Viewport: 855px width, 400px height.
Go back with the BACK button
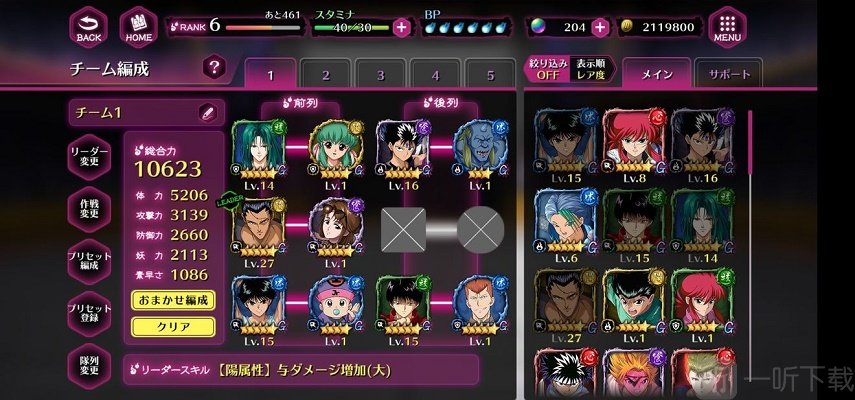coord(89,27)
